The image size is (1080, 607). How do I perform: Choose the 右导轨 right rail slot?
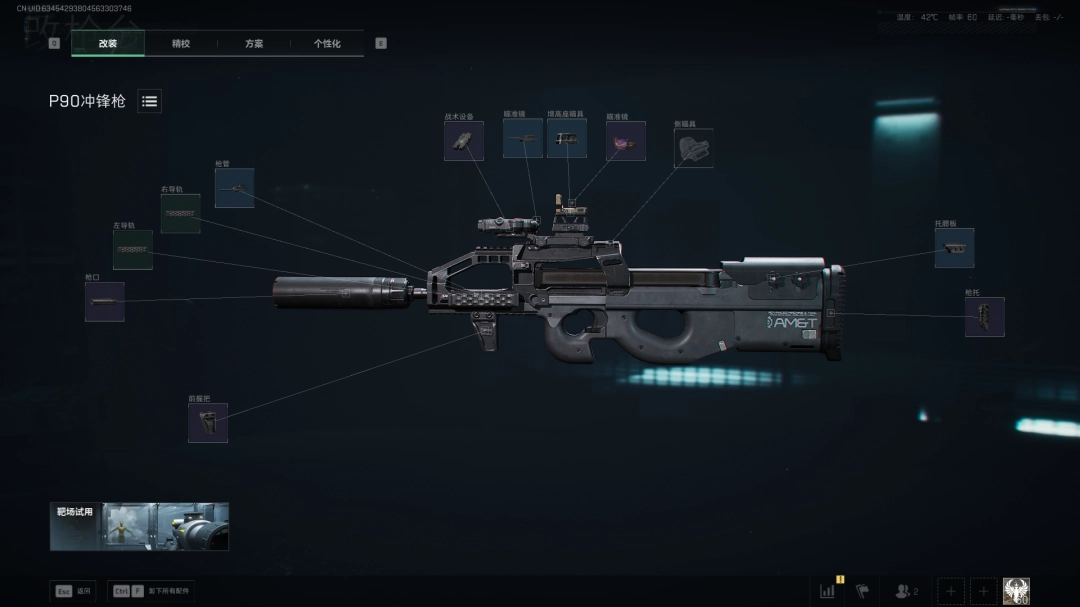181,214
